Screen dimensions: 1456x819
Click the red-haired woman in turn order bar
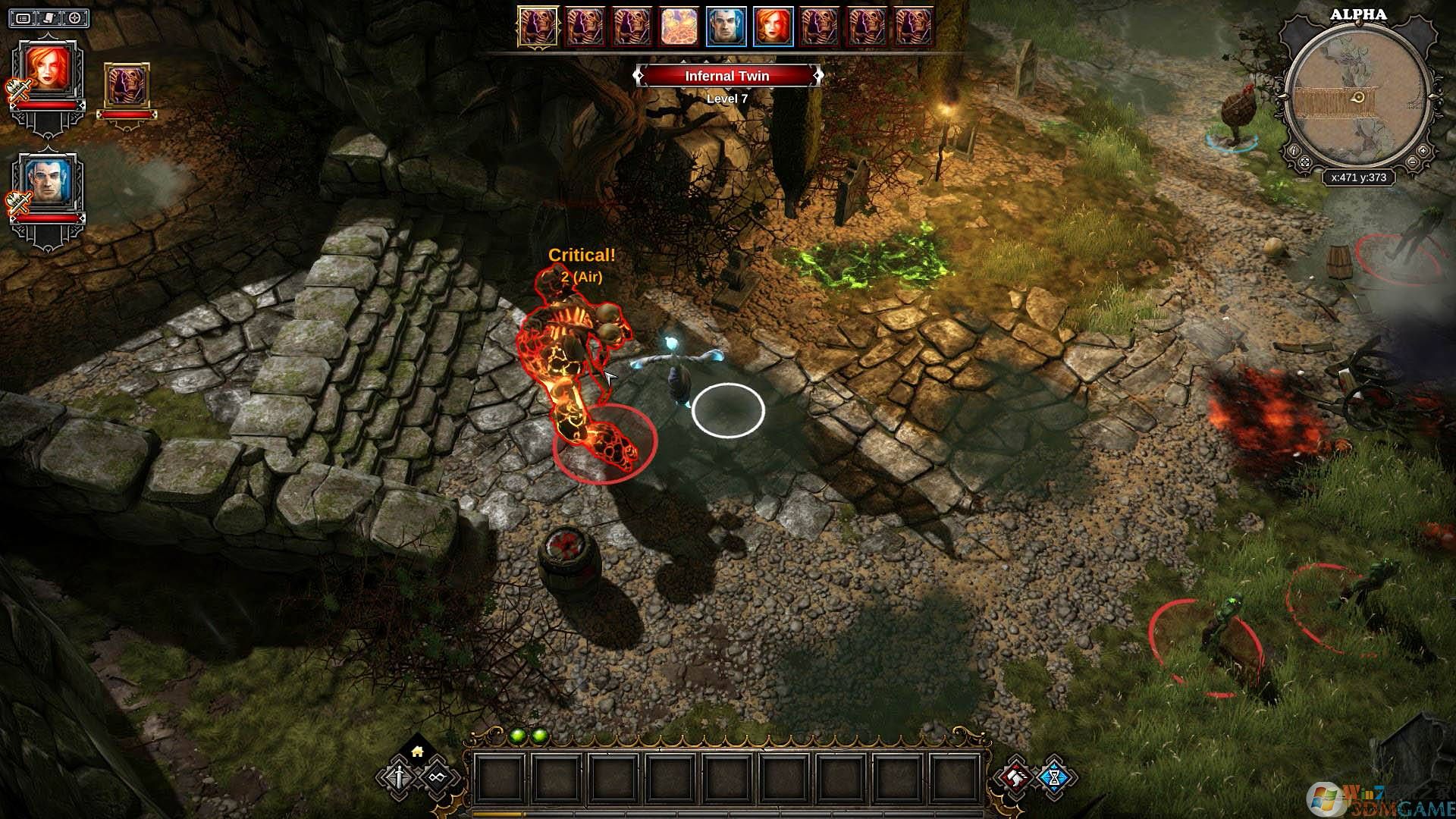pyautogui.click(x=773, y=27)
